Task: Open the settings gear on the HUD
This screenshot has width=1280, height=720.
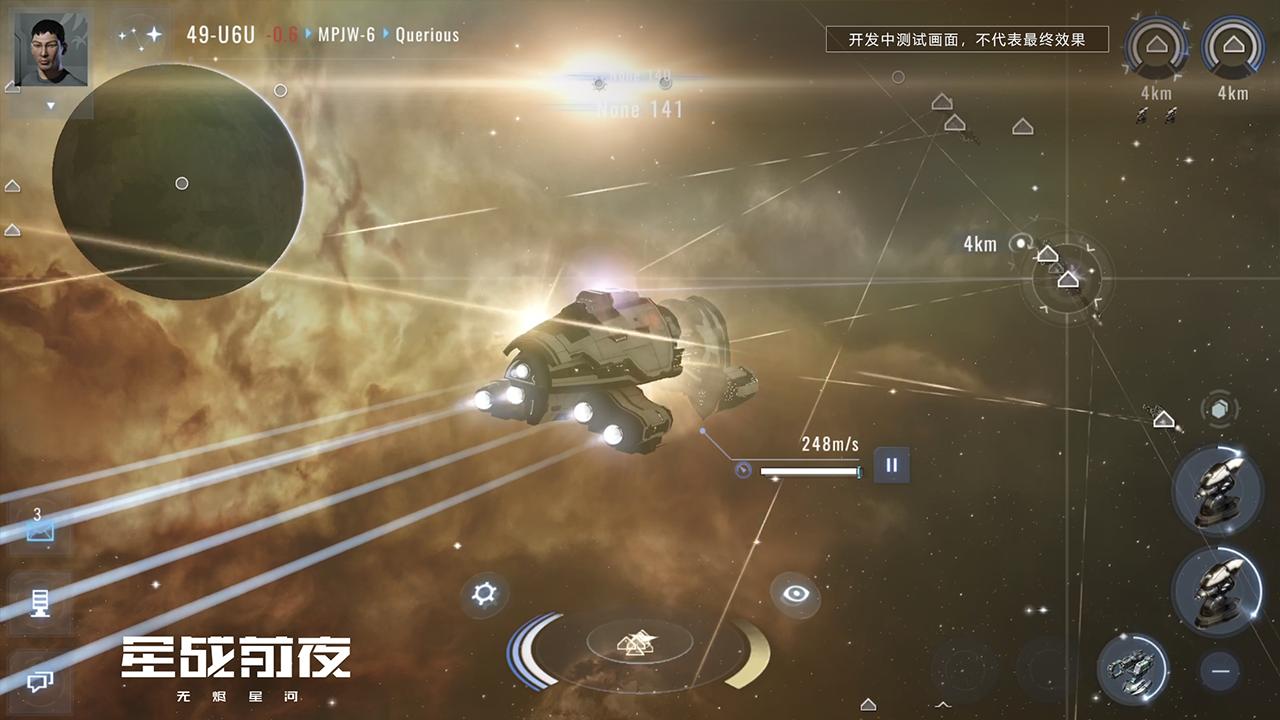Action: click(484, 592)
